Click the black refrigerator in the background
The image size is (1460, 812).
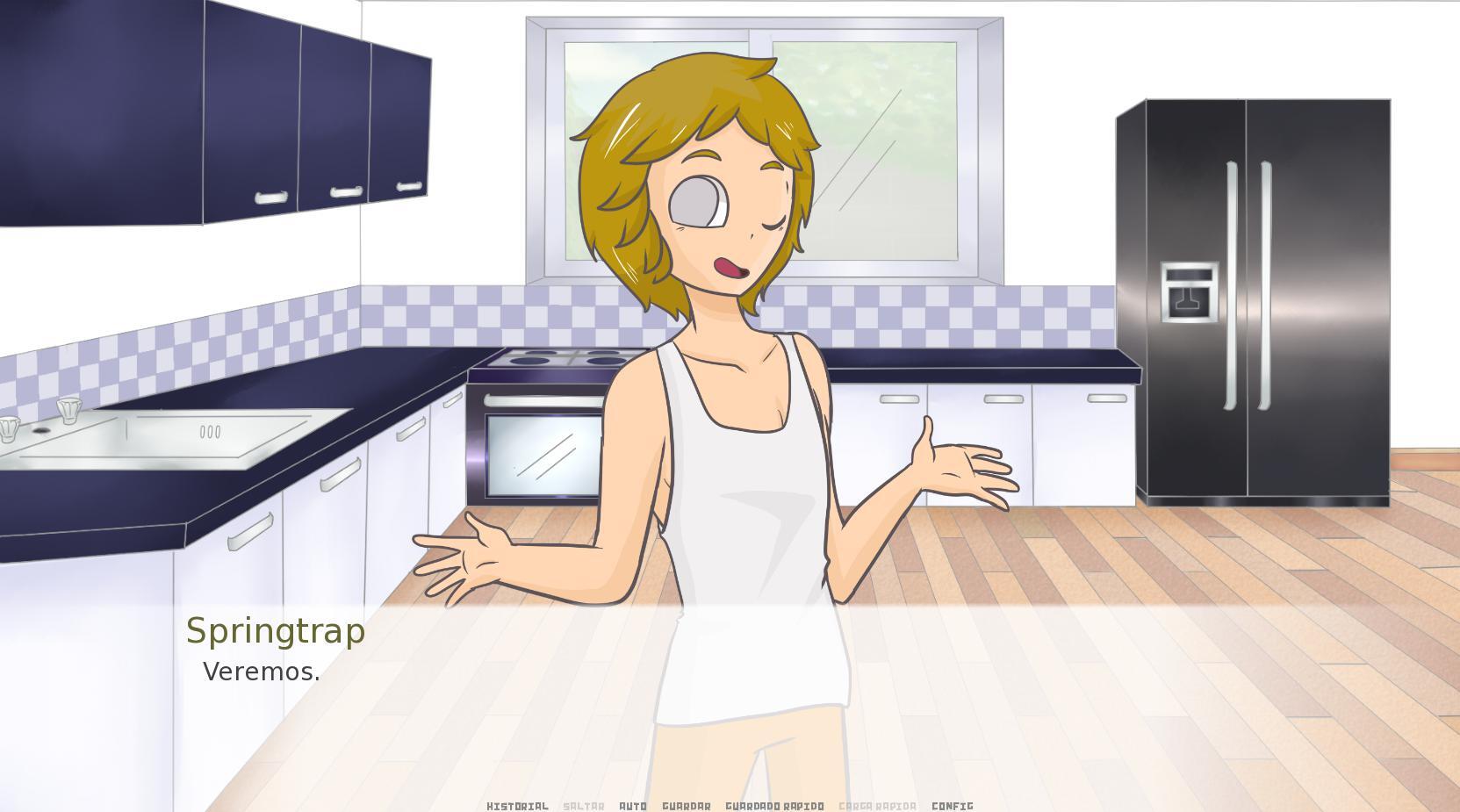point(1247,298)
